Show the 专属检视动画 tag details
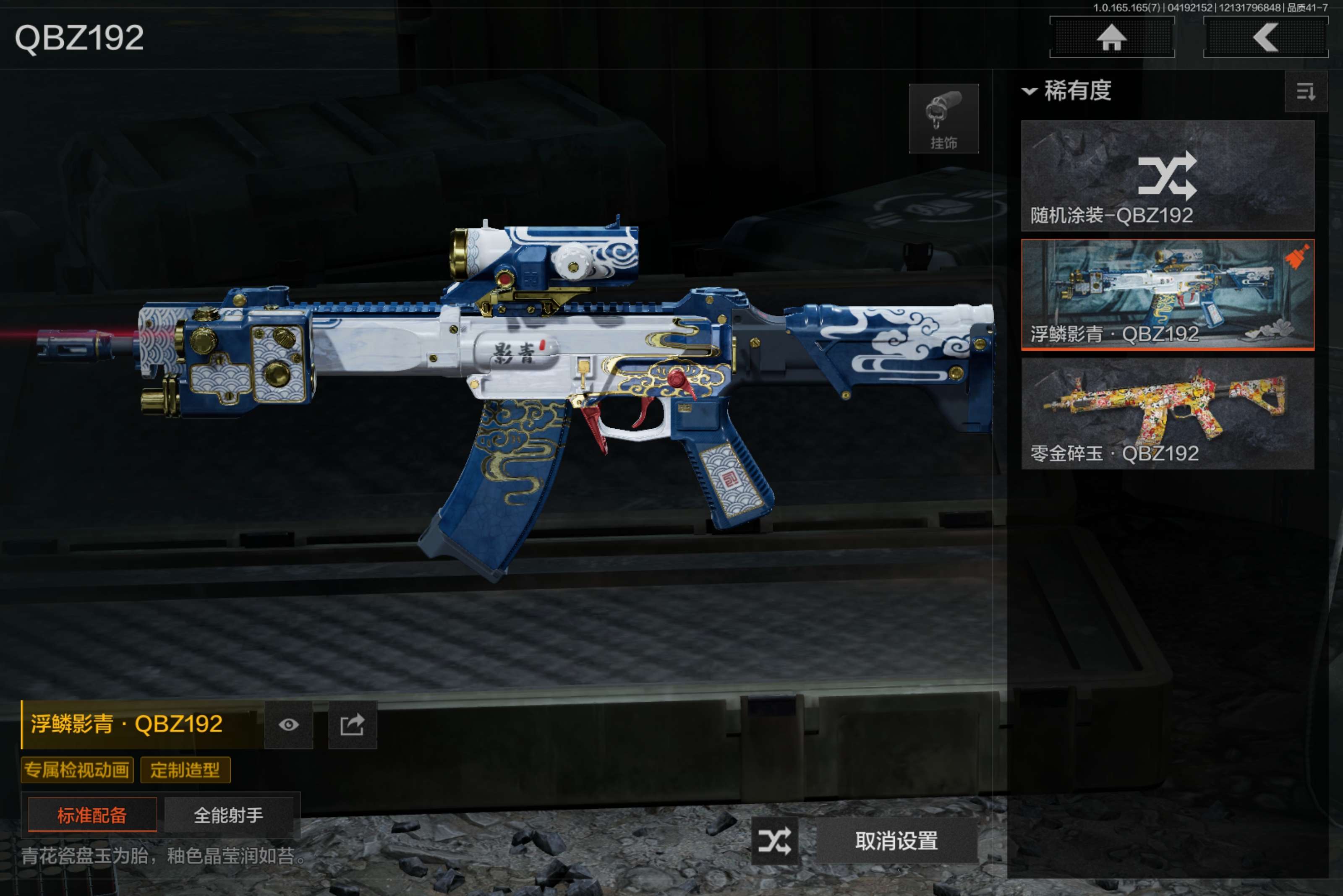 point(77,770)
